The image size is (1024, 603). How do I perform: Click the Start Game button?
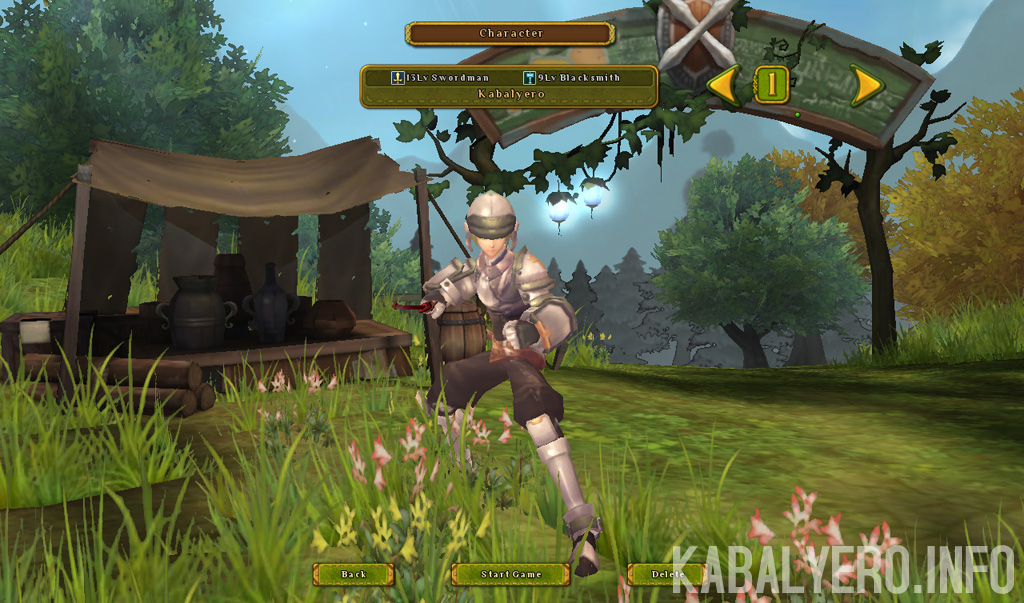coord(510,574)
